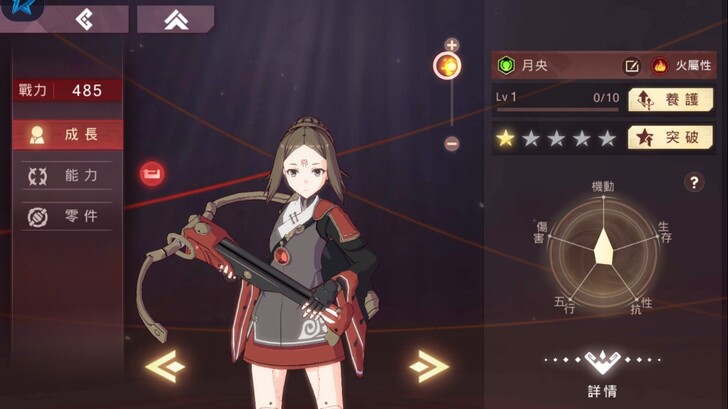Edit the name 月央 with pencil icon

[x=632, y=67]
